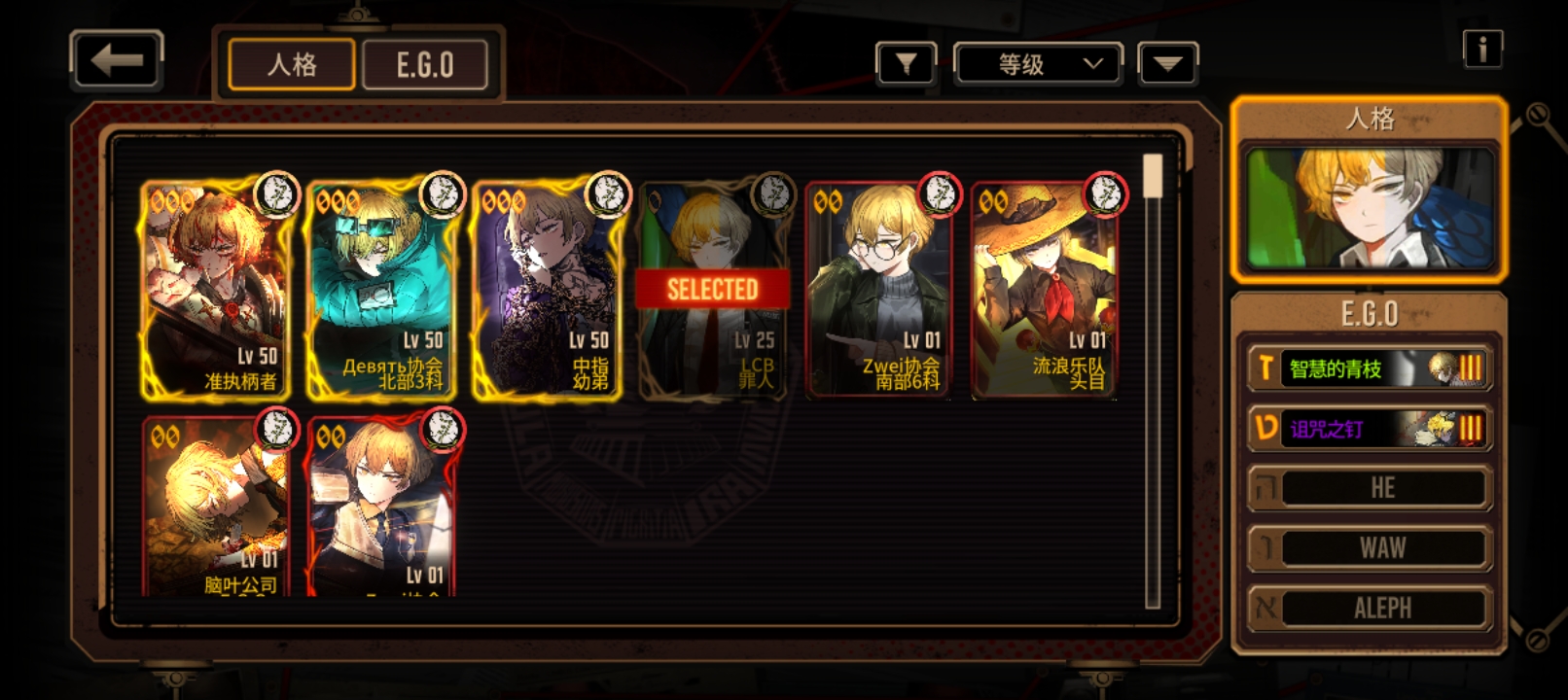This screenshot has height=700, width=1568.
Task: Open the selected 人格 portrait panel
Action: click(x=1370, y=208)
